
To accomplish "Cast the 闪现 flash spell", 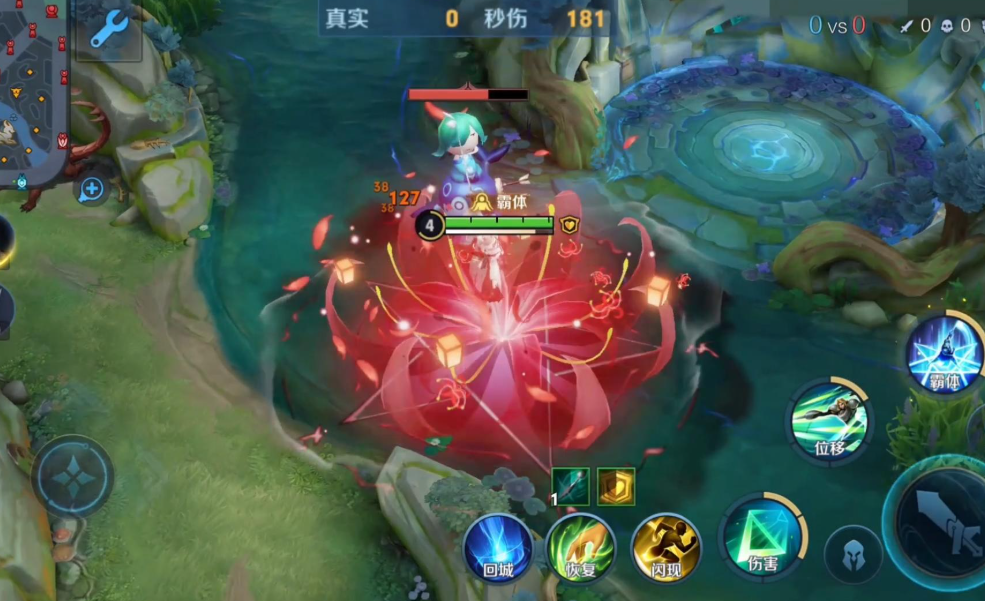I will coord(666,549).
